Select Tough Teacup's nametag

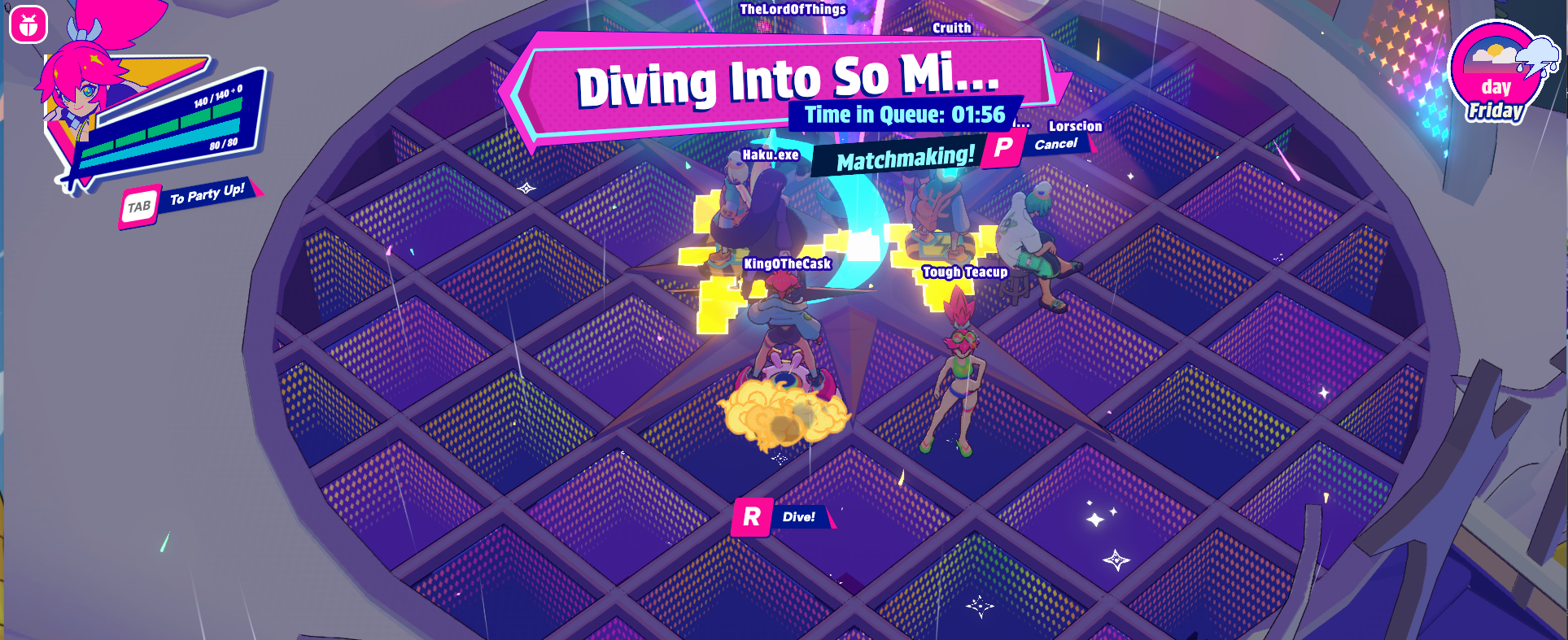pyautogui.click(x=965, y=272)
